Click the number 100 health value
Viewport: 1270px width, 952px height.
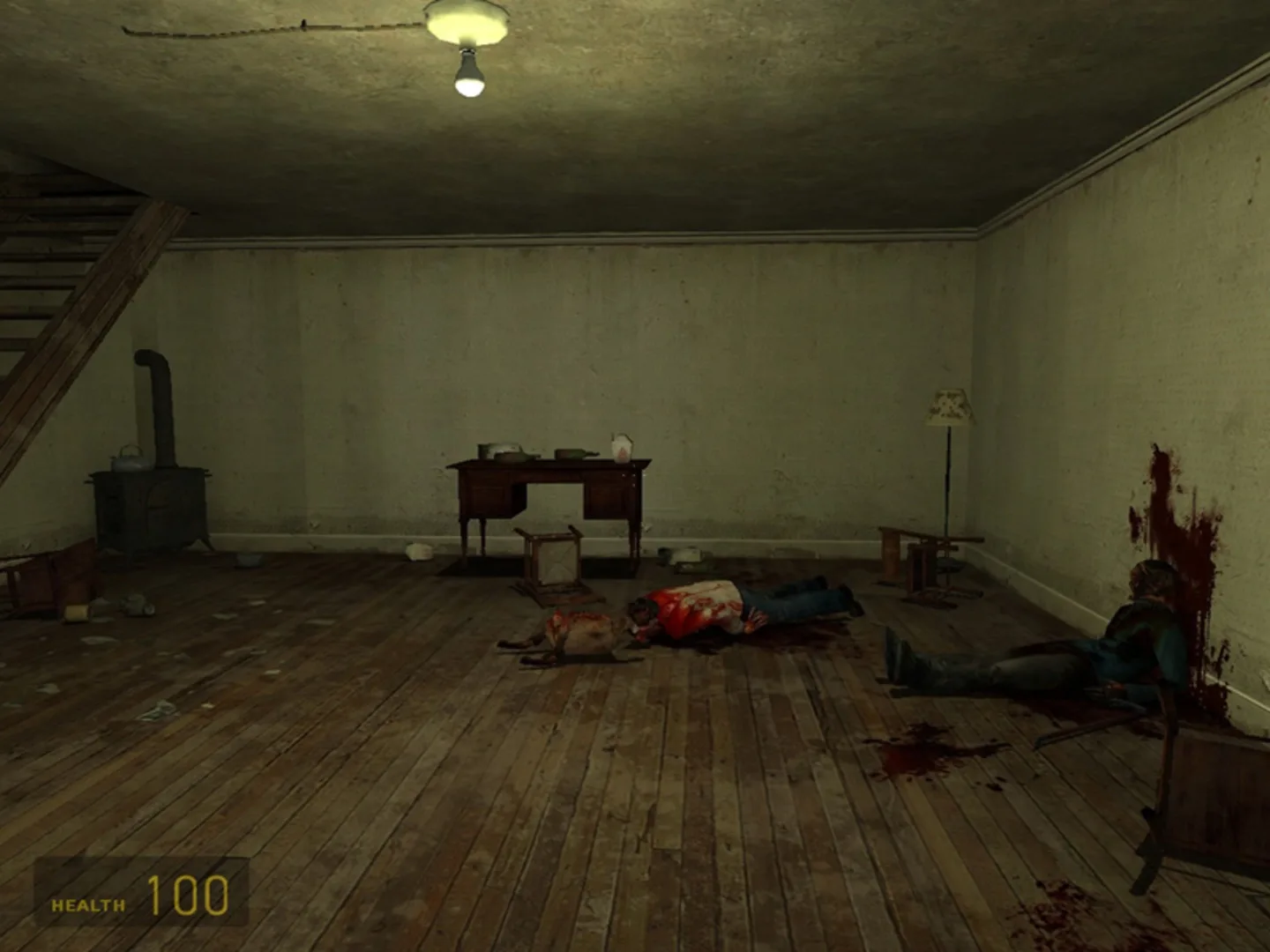point(188,897)
